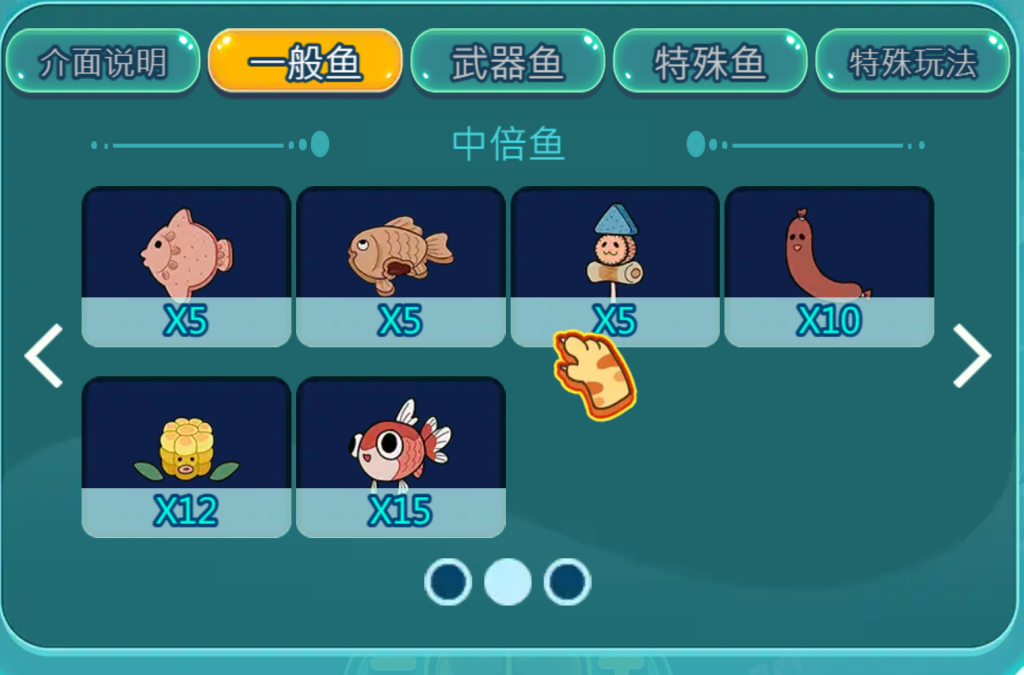Jump to the third page dot
Viewport: 1024px width, 675px height.
(567, 582)
